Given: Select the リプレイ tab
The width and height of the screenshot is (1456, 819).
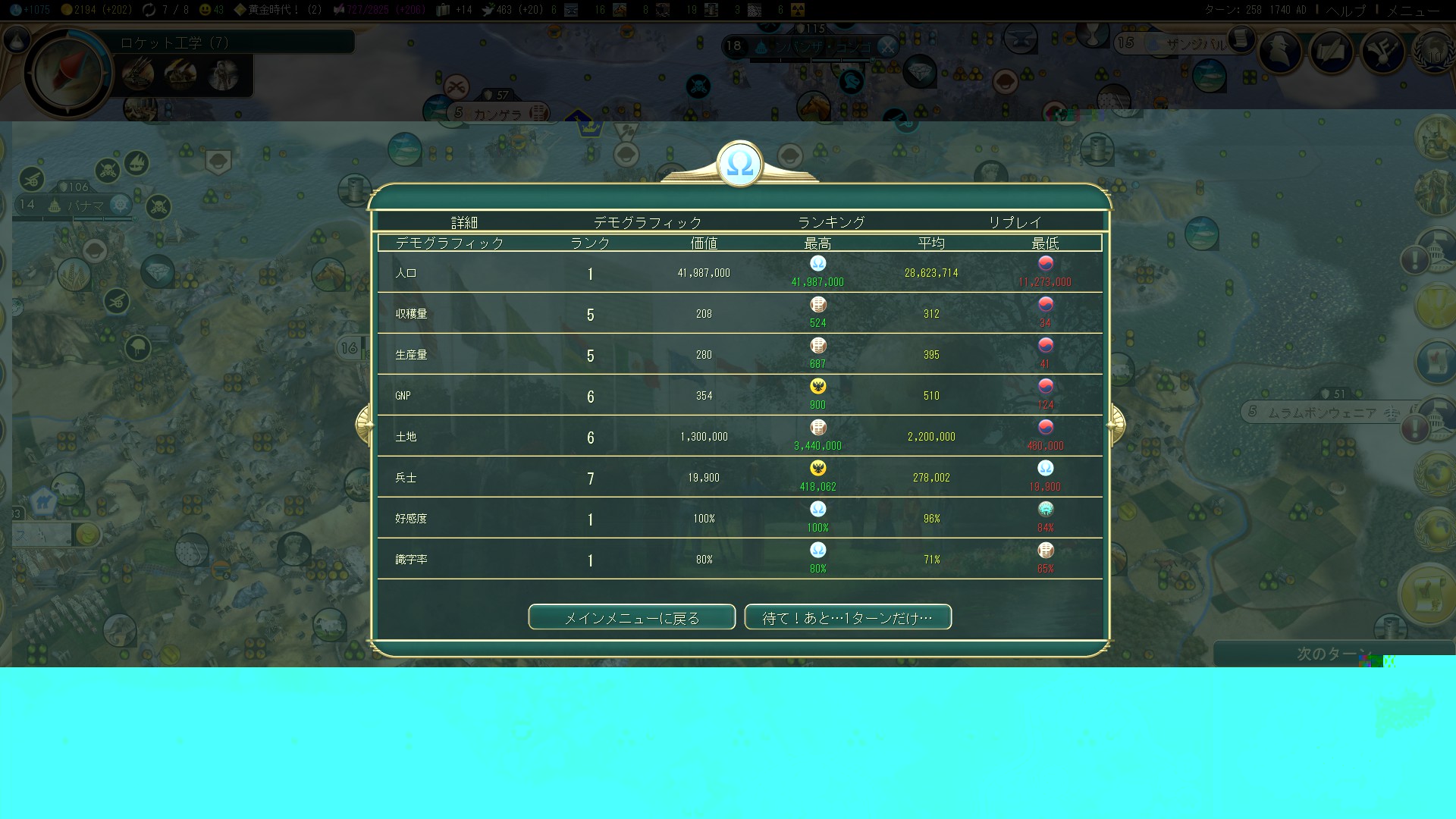Looking at the screenshot, I should [x=1015, y=222].
